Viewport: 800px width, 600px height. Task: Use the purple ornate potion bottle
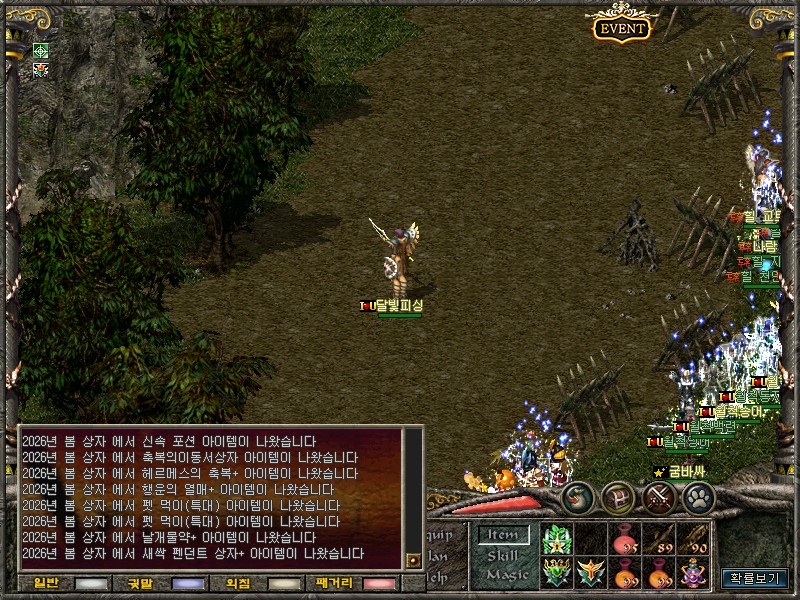(x=692, y=573)
